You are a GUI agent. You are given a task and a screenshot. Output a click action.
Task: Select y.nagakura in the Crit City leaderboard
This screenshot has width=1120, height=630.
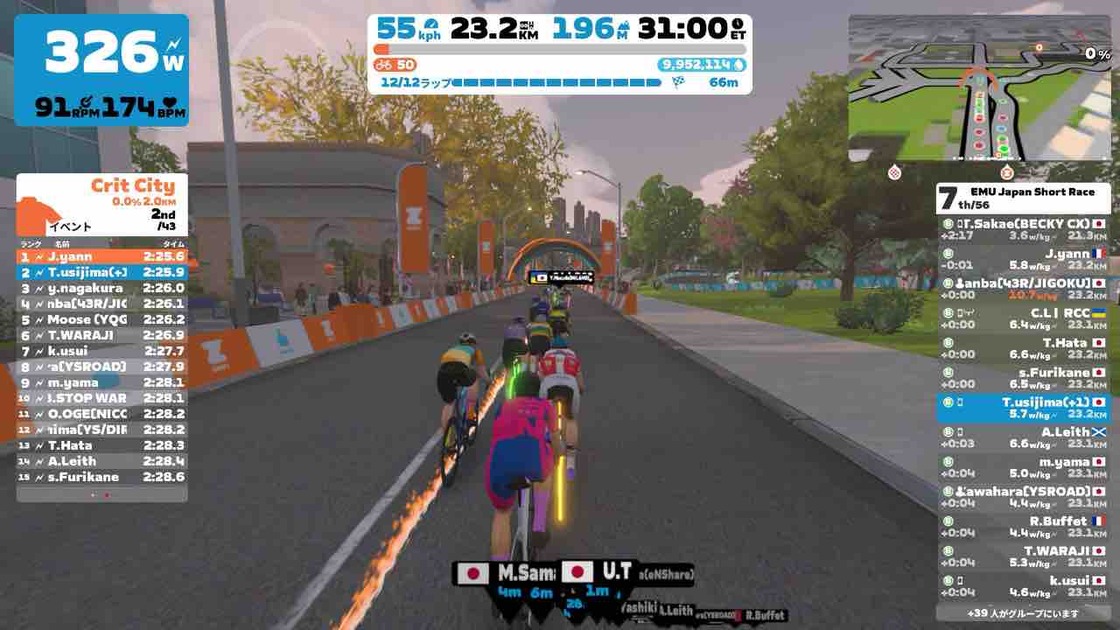(x=102, y=288)
